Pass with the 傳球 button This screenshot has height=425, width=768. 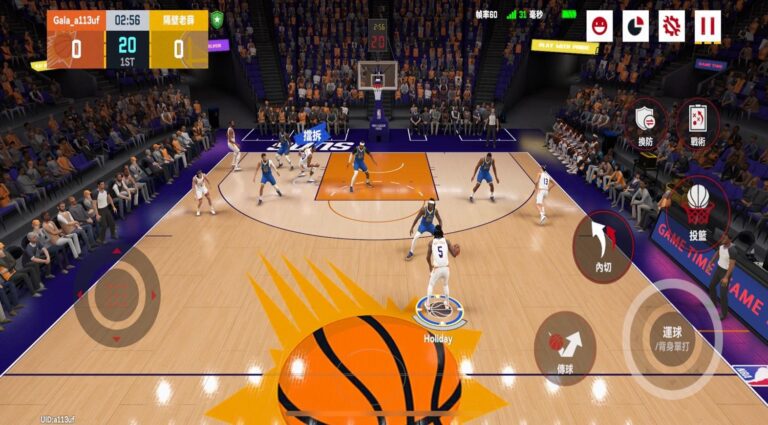pyautogui.click(x=565, y=348)
